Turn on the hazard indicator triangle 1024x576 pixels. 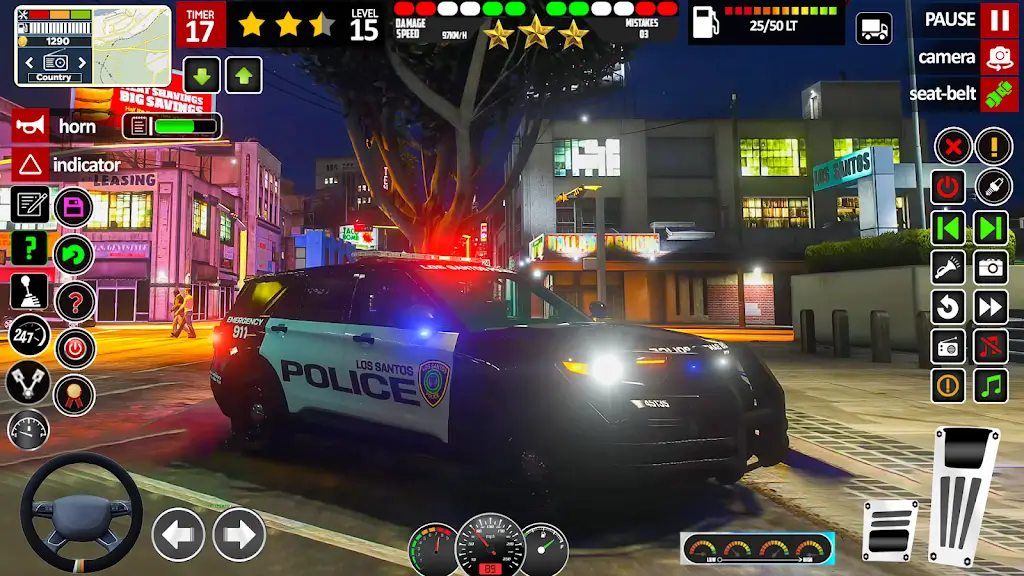pyautogui.click(x=31, y=164)
